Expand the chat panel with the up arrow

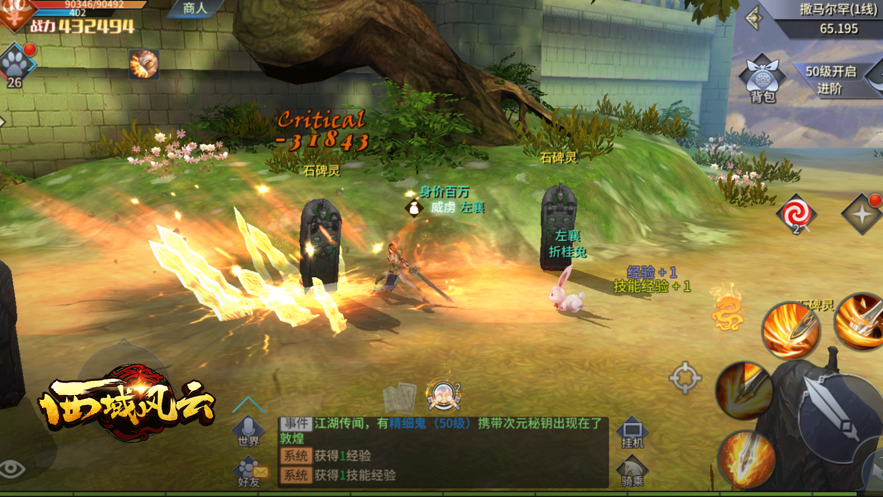click(248, 404)
